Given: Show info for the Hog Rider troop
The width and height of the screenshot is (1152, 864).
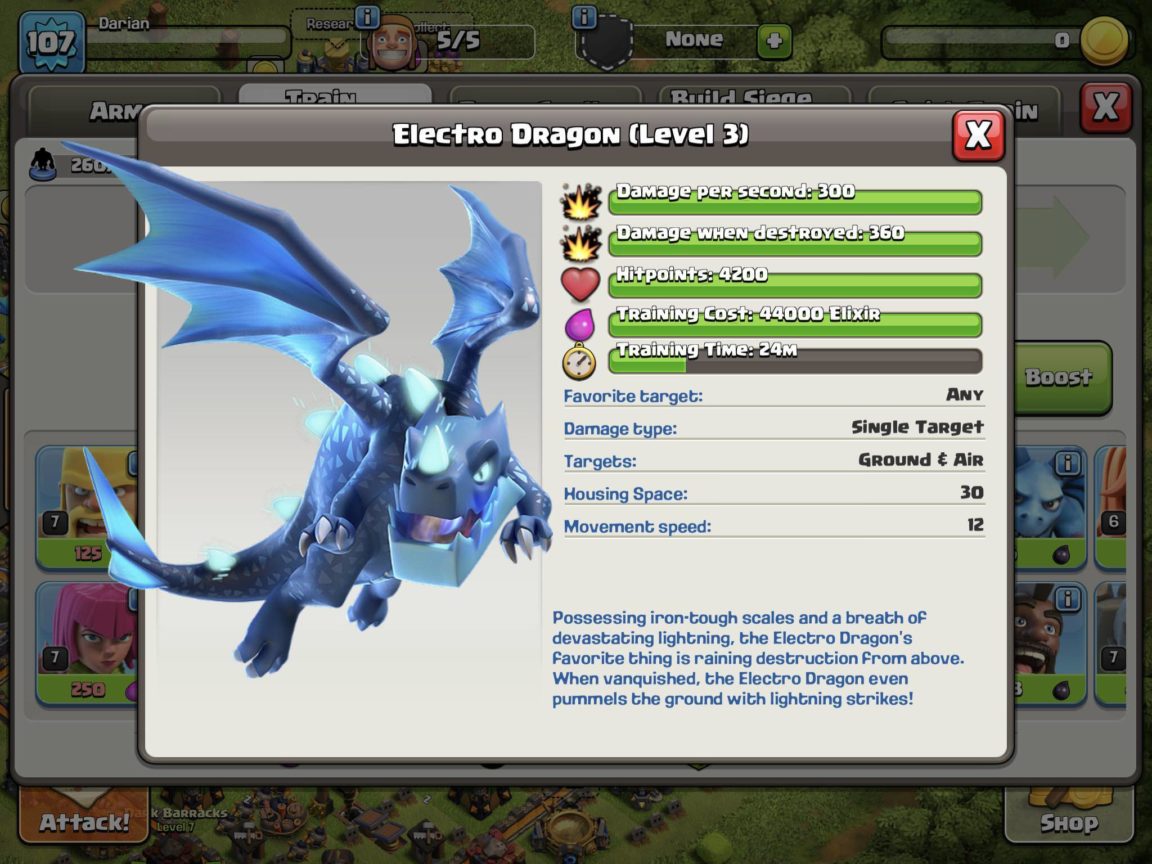Looking at the screenshot, I should coord(1068,599).
